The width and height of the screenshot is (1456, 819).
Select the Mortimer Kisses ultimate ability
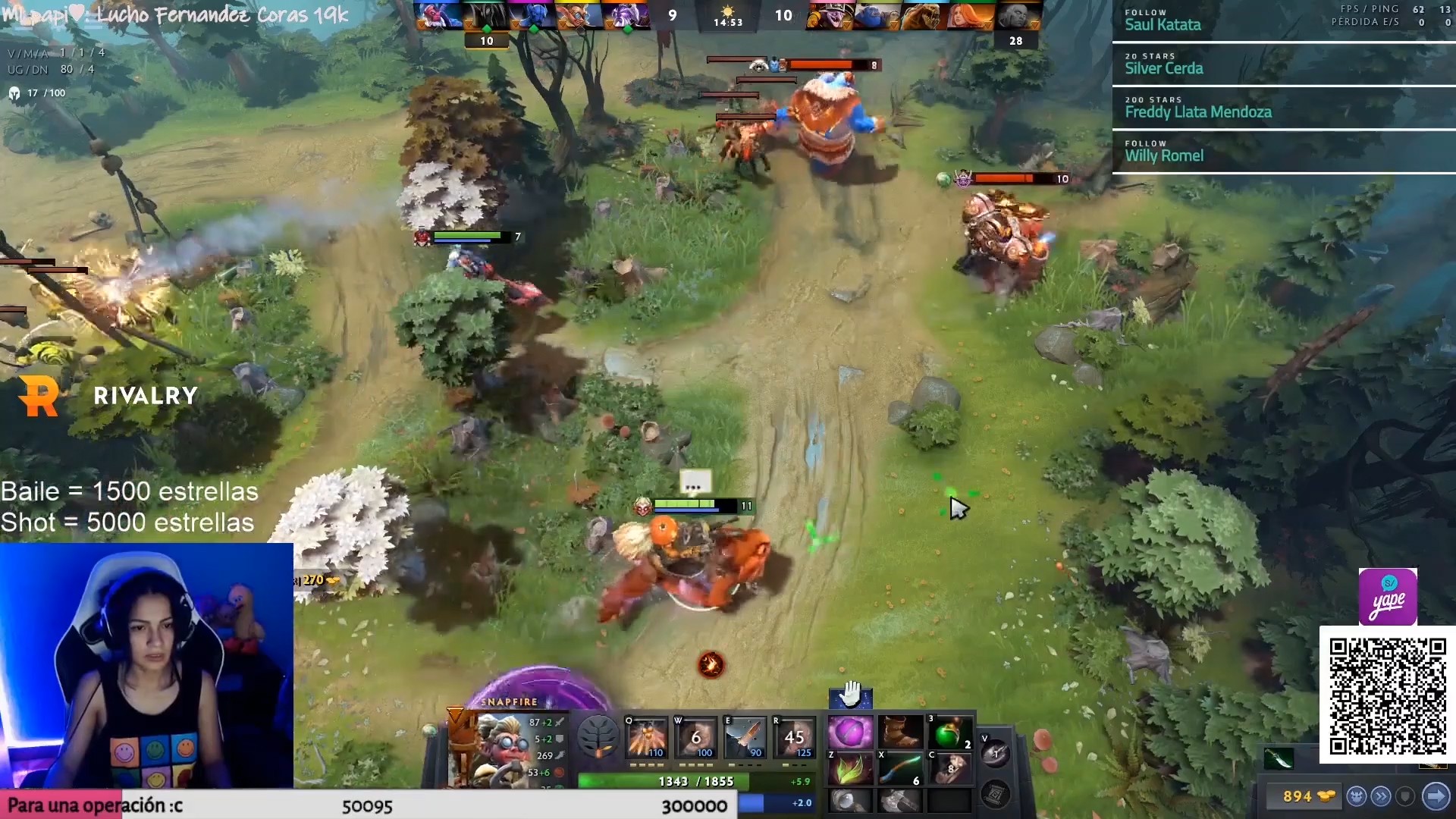coord(794,736)
